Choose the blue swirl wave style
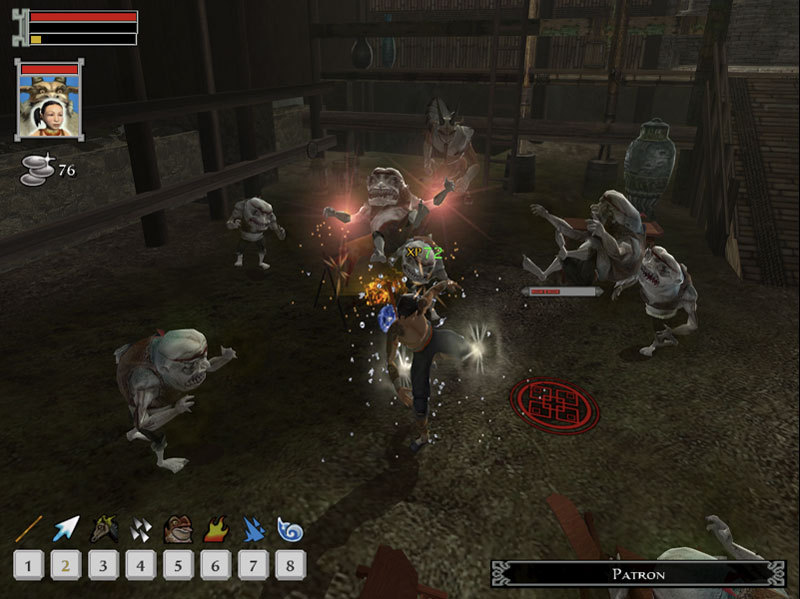The image size is (800, 599). coord(289,529)
